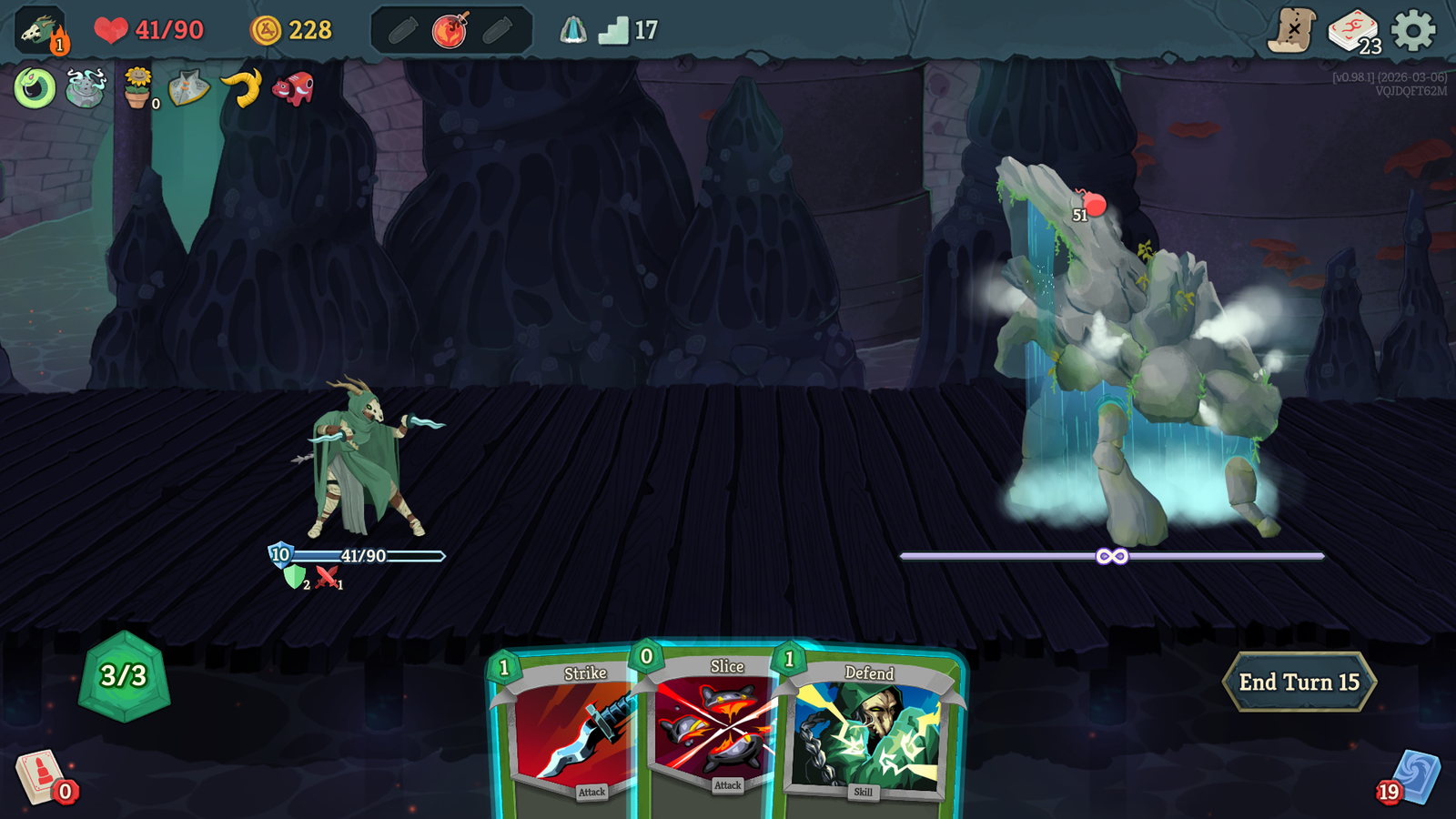Inspect the grey stone relic

(x=189, y=88)
